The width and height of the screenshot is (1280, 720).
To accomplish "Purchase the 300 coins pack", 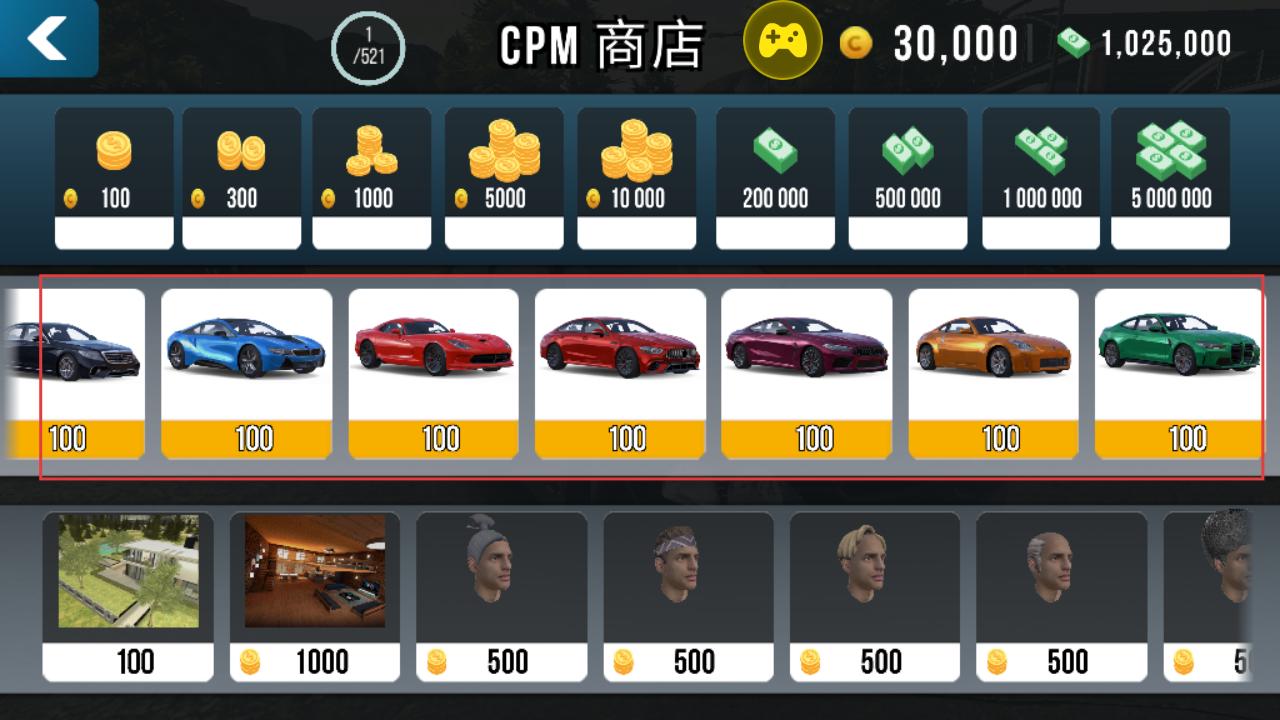I will click(x=241, y=178).
